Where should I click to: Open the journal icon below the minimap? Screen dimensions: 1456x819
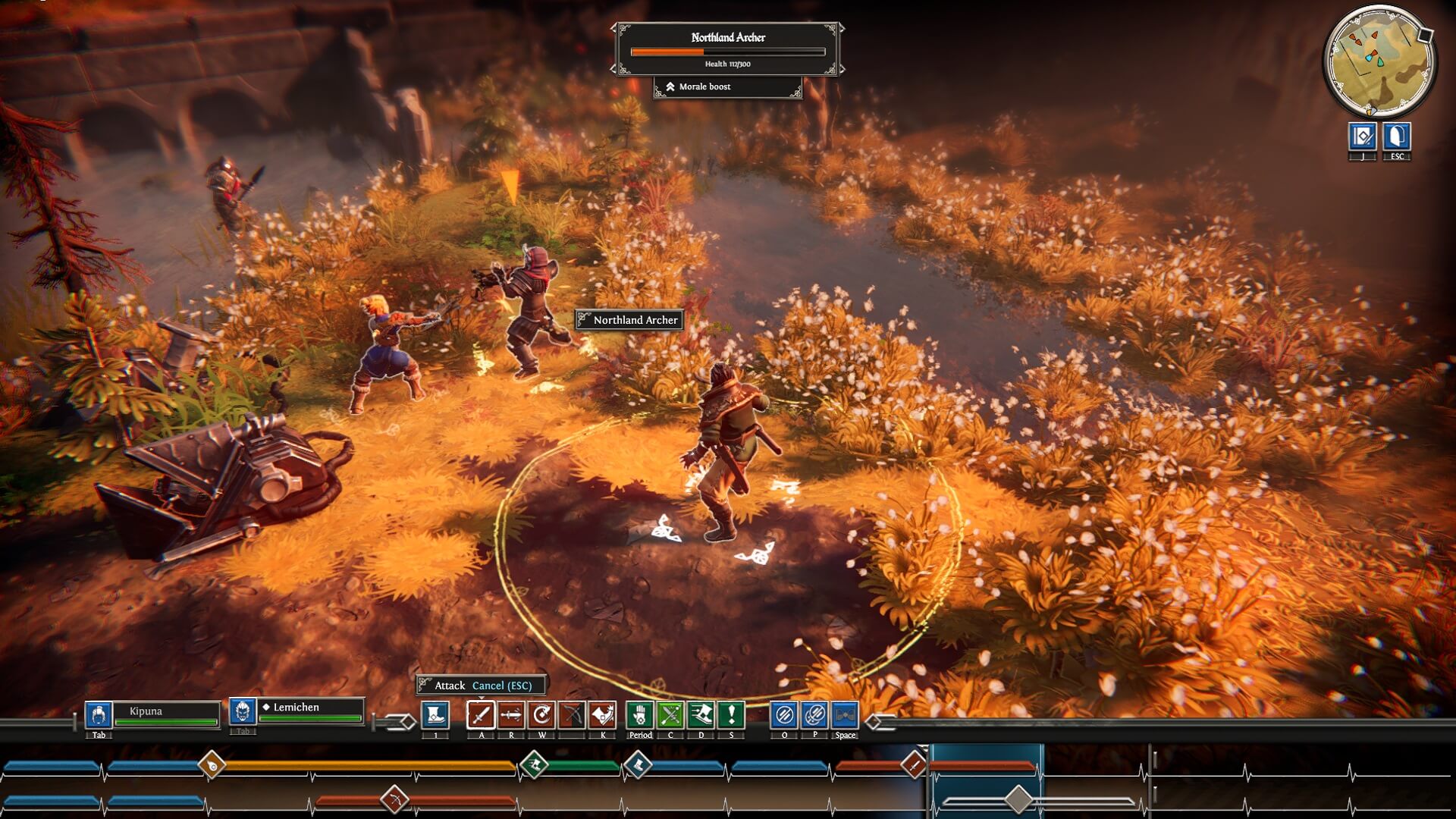click(x=1363, y=138)
